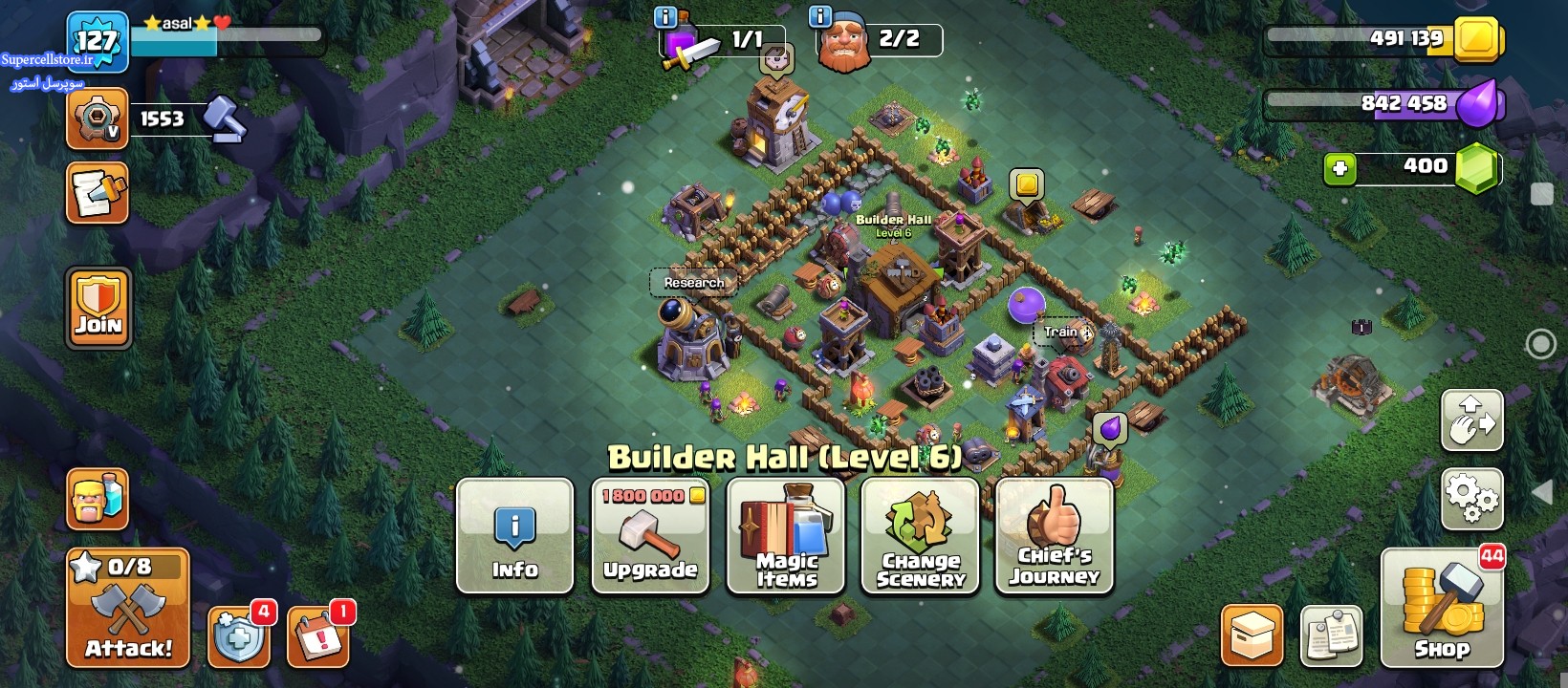The width and height of the screenshot is (1568, 688).
Task: Start a battle with Attack!
Action: point(128,608)
